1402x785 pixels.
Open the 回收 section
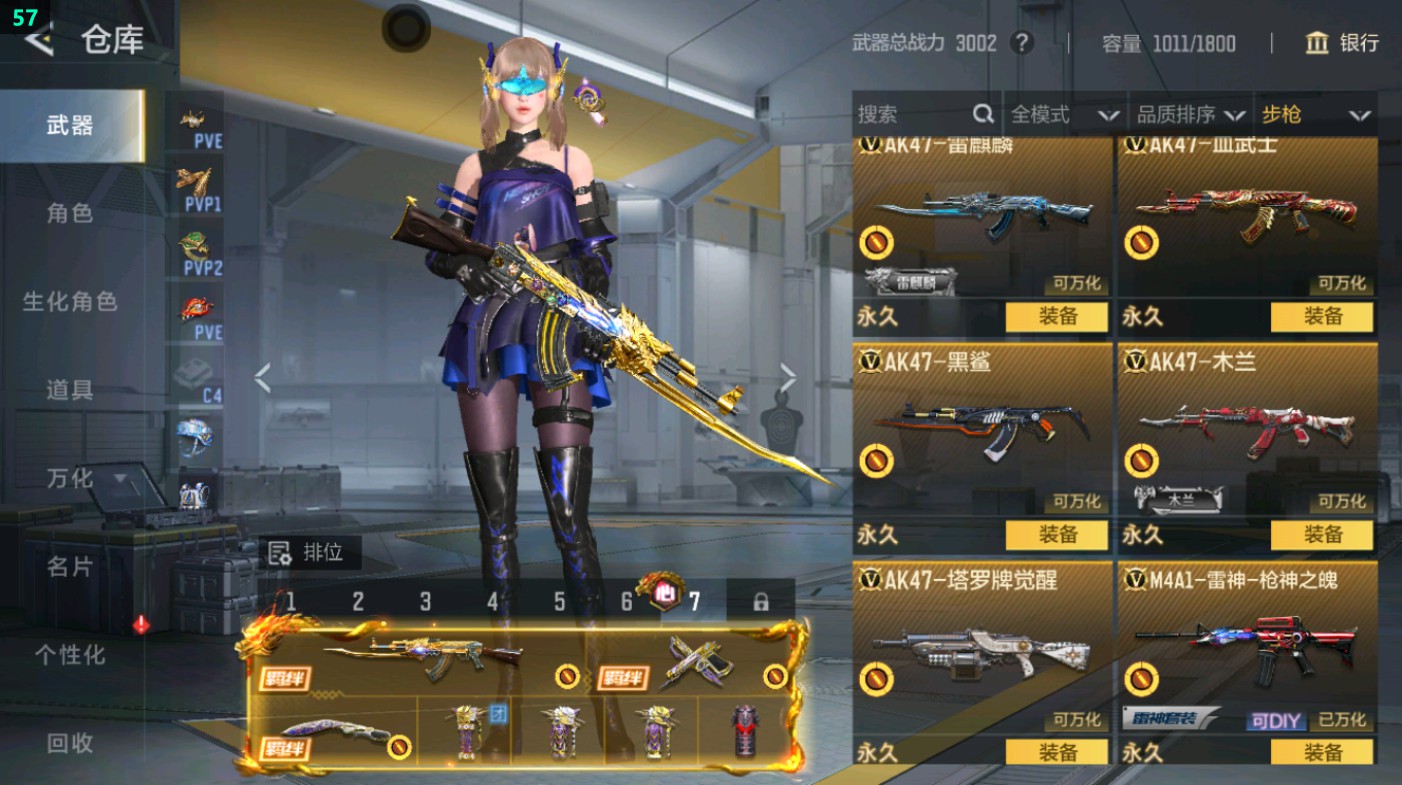tap(70, 742)
